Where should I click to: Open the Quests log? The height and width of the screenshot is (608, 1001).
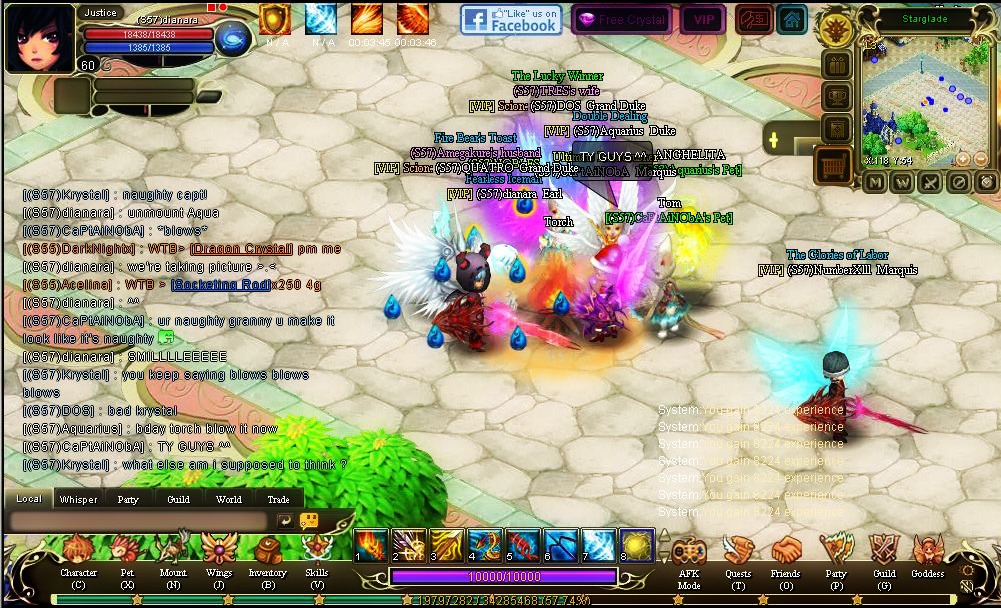tap(738, 553)
